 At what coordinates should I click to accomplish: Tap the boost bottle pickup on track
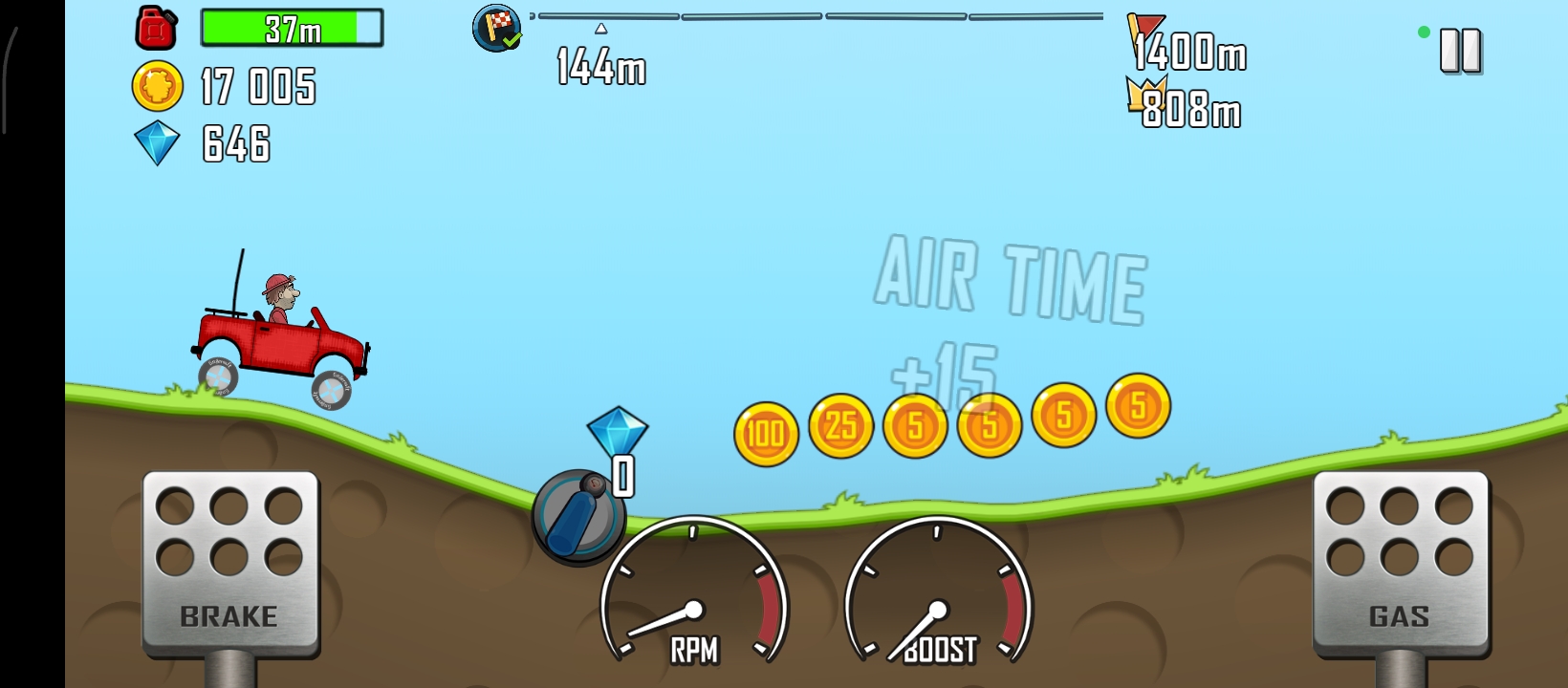pyautogui.click(x=576, y=517)
